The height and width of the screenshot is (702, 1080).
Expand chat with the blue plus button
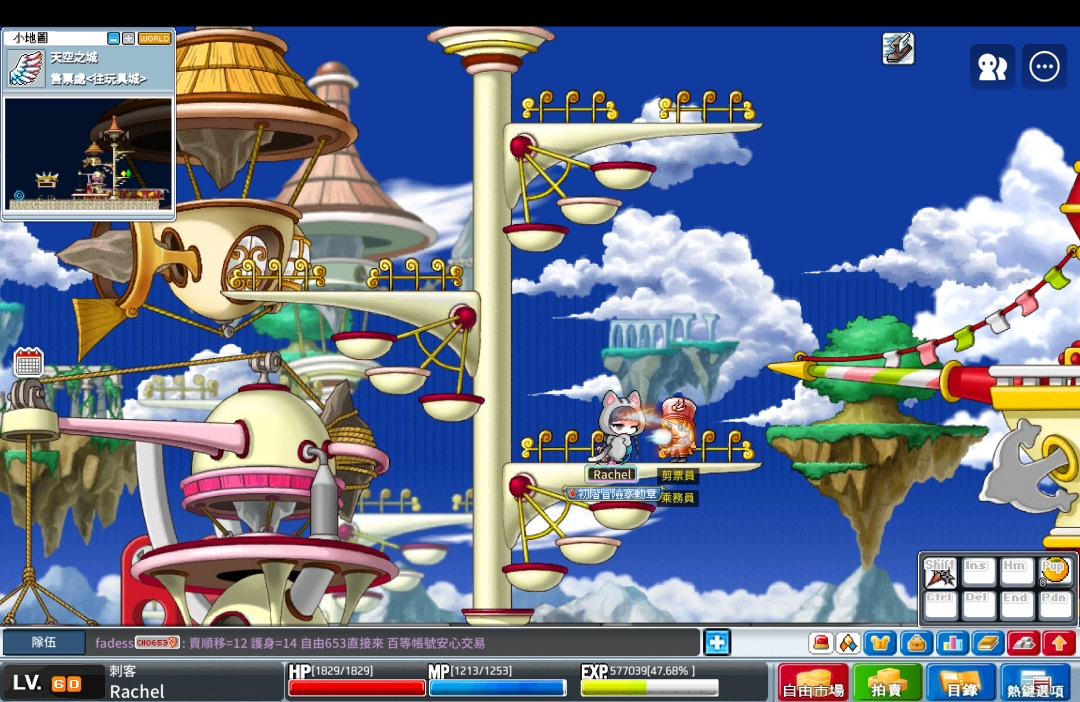click(x=717, y=642)
